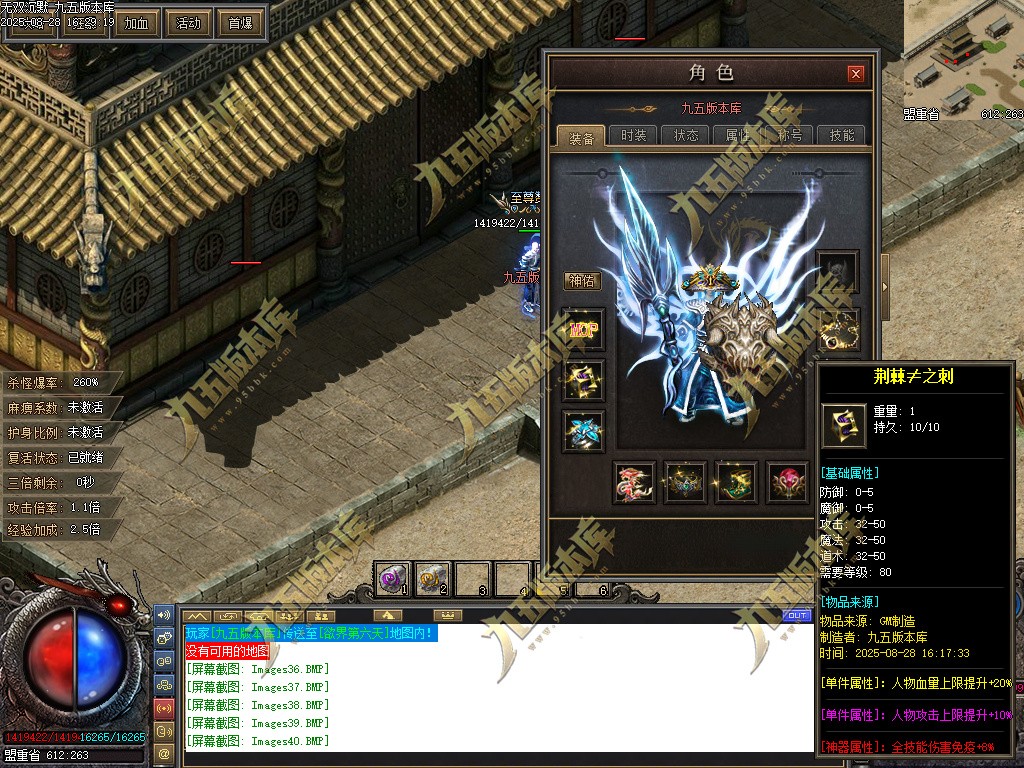
Task: Select the 装备 equipment tab
Action: [581, 137]
